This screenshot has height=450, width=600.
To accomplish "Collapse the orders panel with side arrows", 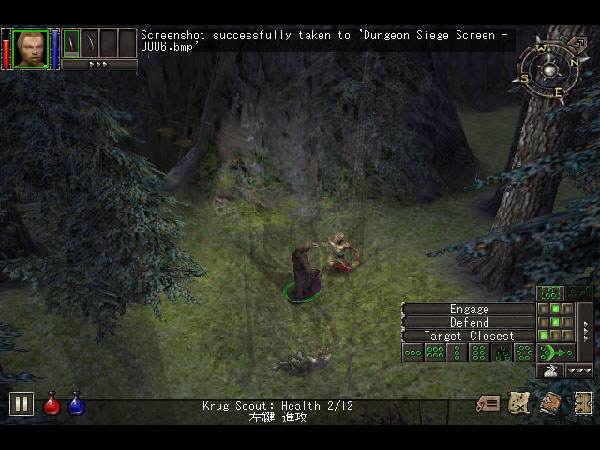I will point(586,329).
